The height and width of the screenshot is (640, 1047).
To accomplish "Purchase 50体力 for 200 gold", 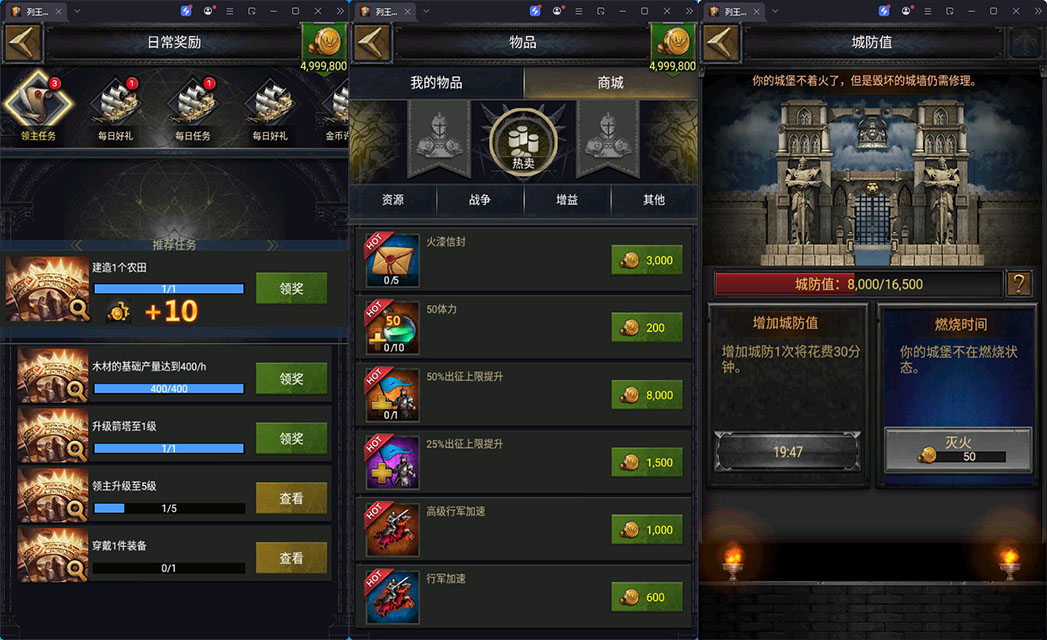I will pyautogui.click(x=647, y=327).
